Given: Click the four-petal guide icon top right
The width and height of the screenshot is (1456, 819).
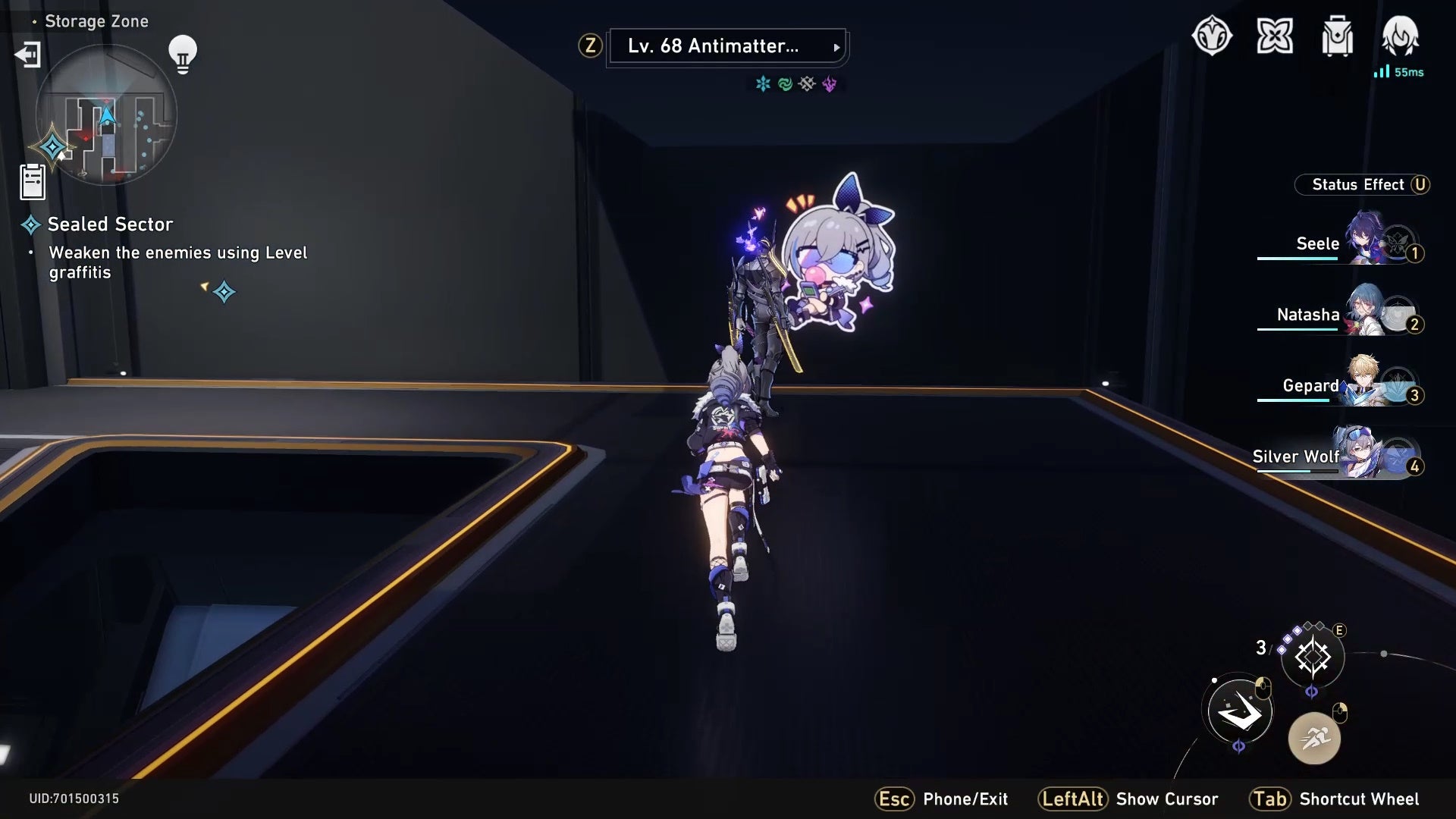Looking at the screenshot, I should (1276, 35).
